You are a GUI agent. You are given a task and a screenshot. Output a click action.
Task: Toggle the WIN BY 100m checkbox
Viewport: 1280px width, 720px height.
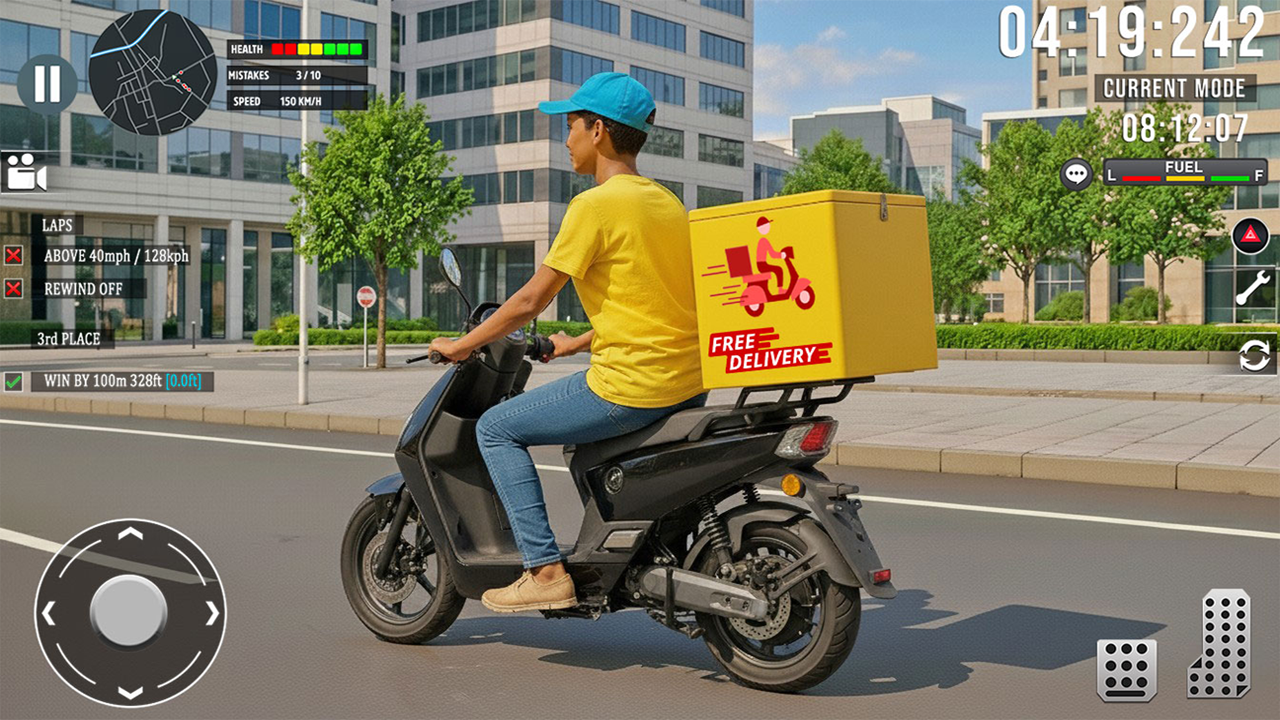14,381
